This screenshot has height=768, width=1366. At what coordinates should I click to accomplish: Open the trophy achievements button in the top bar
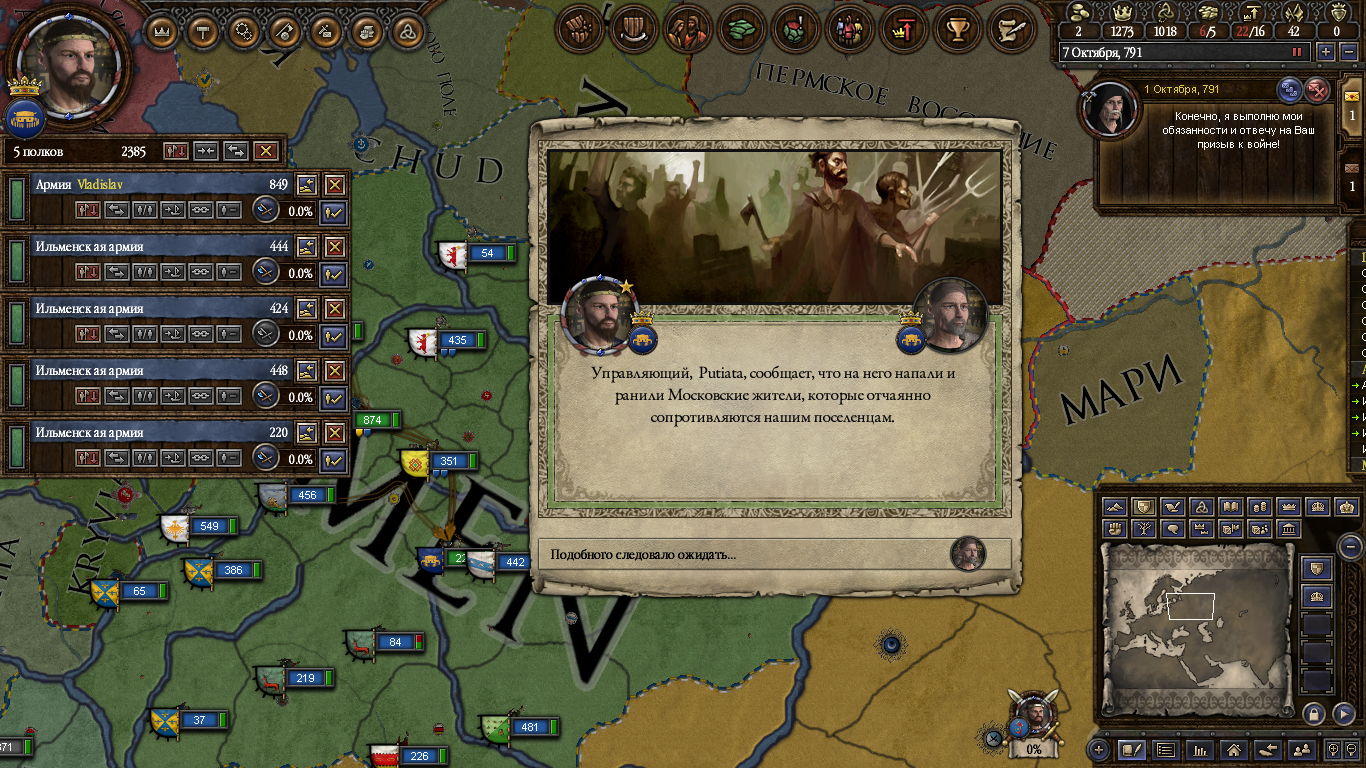click(958, 30)
